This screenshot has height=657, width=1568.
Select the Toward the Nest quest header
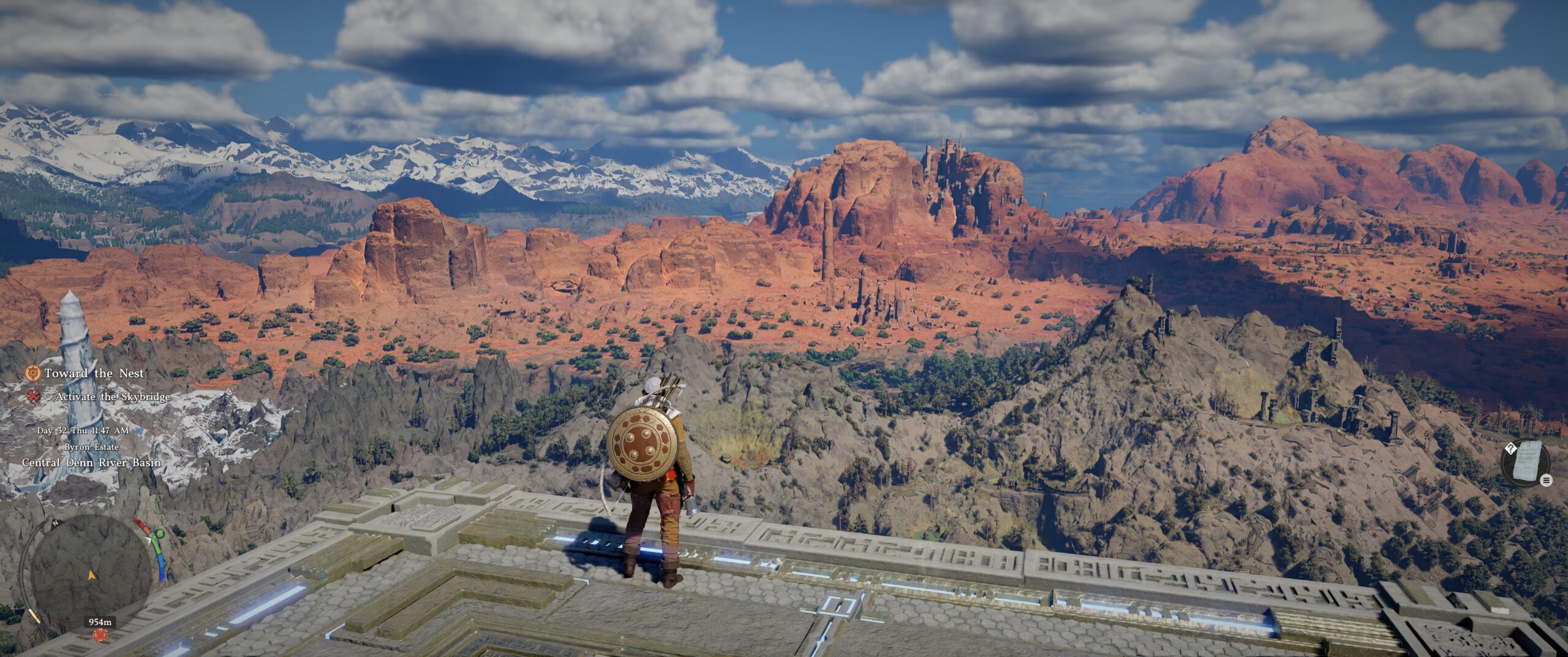(x=93, y=374)
